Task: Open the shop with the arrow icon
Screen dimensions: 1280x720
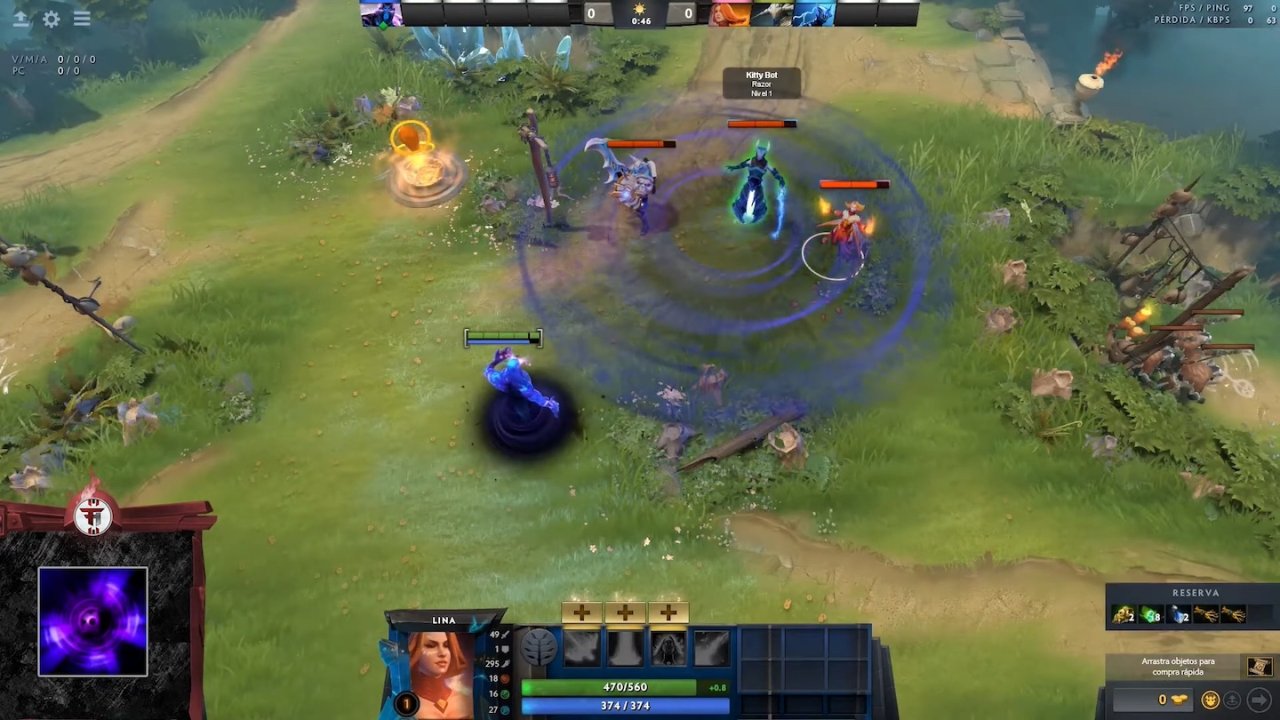Action: 1261,698
